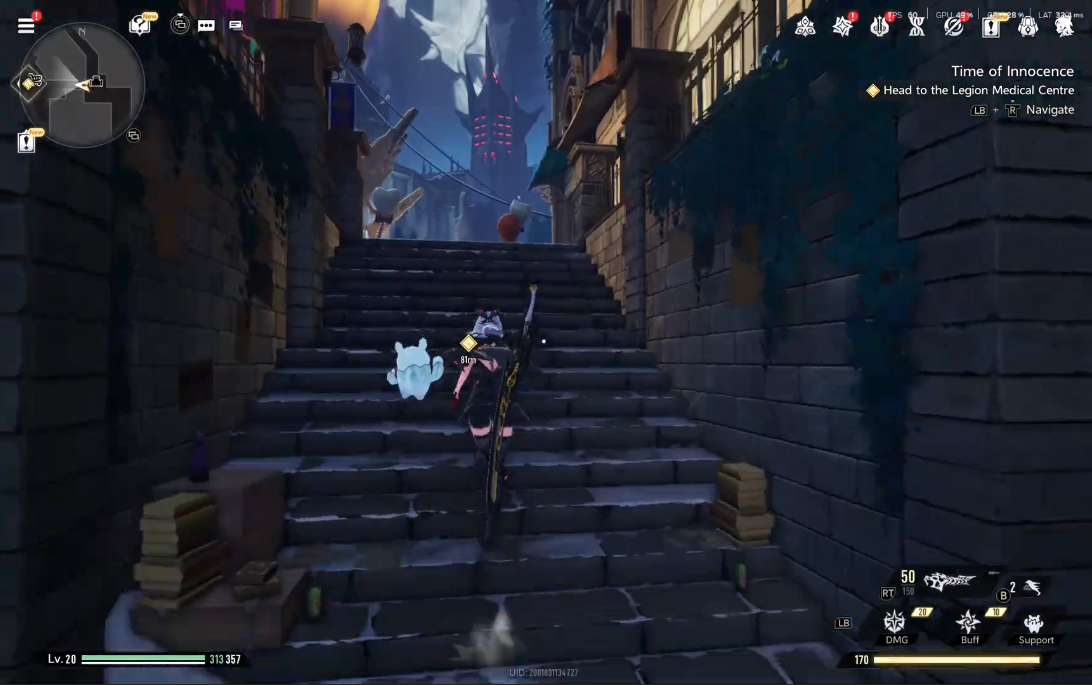The image size is (1092, 685).
Task: Open the speech bubble chat icon
Action: tap(206, 26)
